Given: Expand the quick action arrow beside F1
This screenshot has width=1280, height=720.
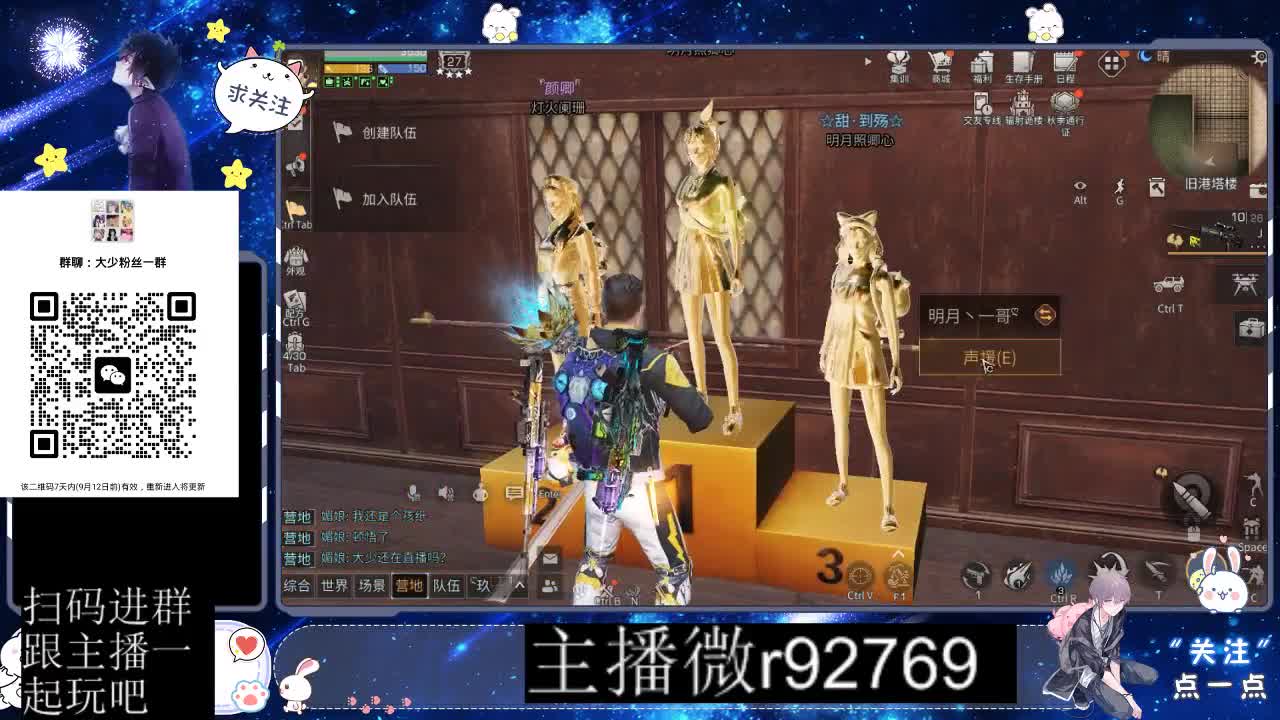Looking at the screenshot, I should 898,553.
